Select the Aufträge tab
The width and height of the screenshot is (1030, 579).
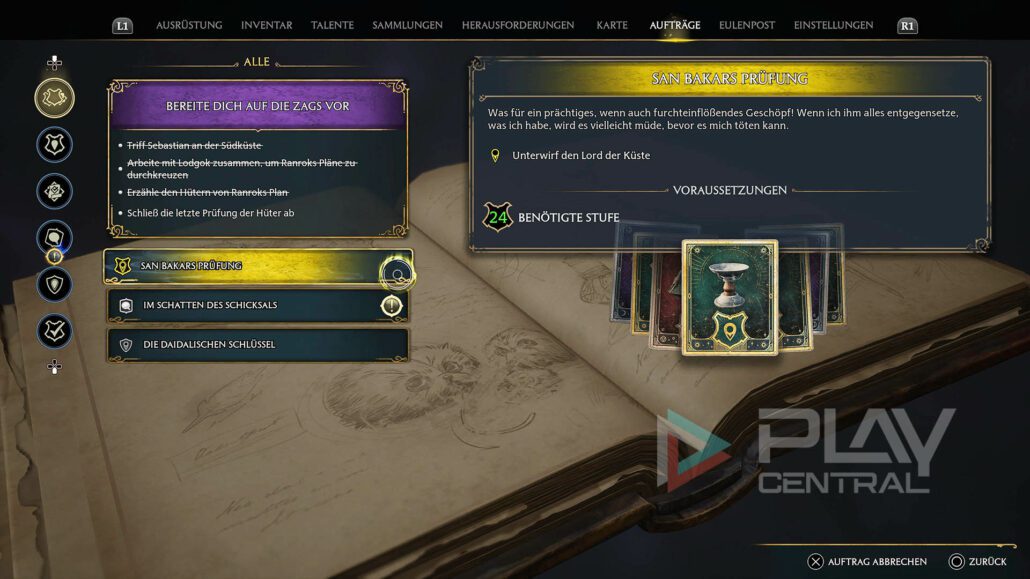point(675,25)
